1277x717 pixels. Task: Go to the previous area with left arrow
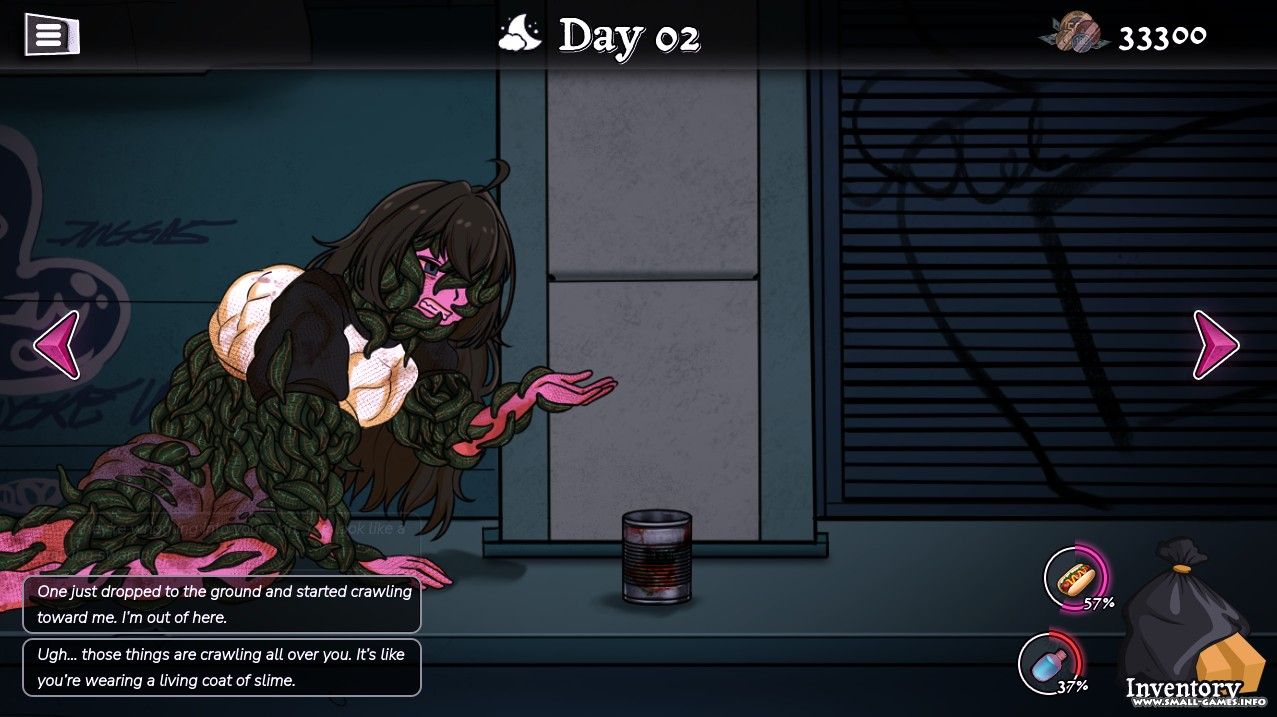click(56, 344)
